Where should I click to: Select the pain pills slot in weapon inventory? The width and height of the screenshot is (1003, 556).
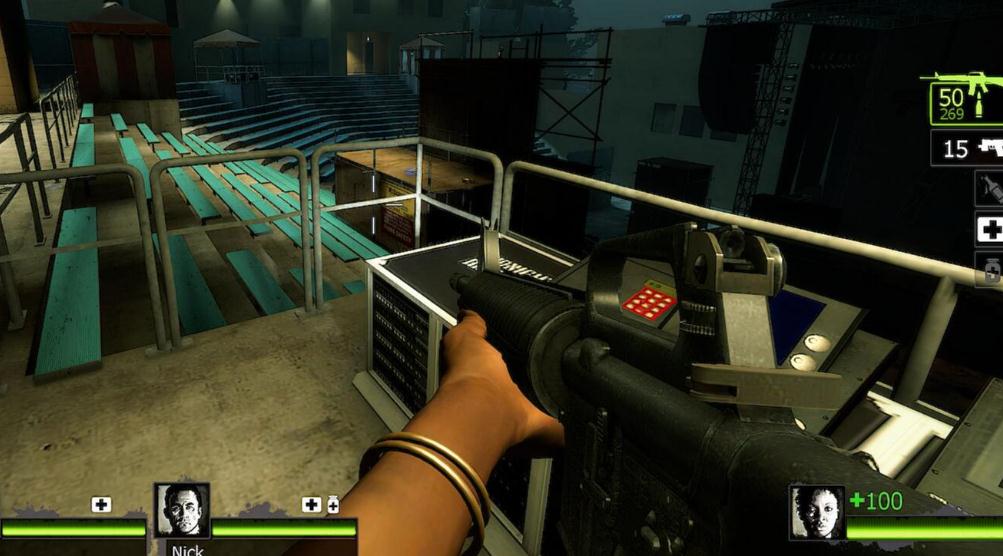point(989,270)
